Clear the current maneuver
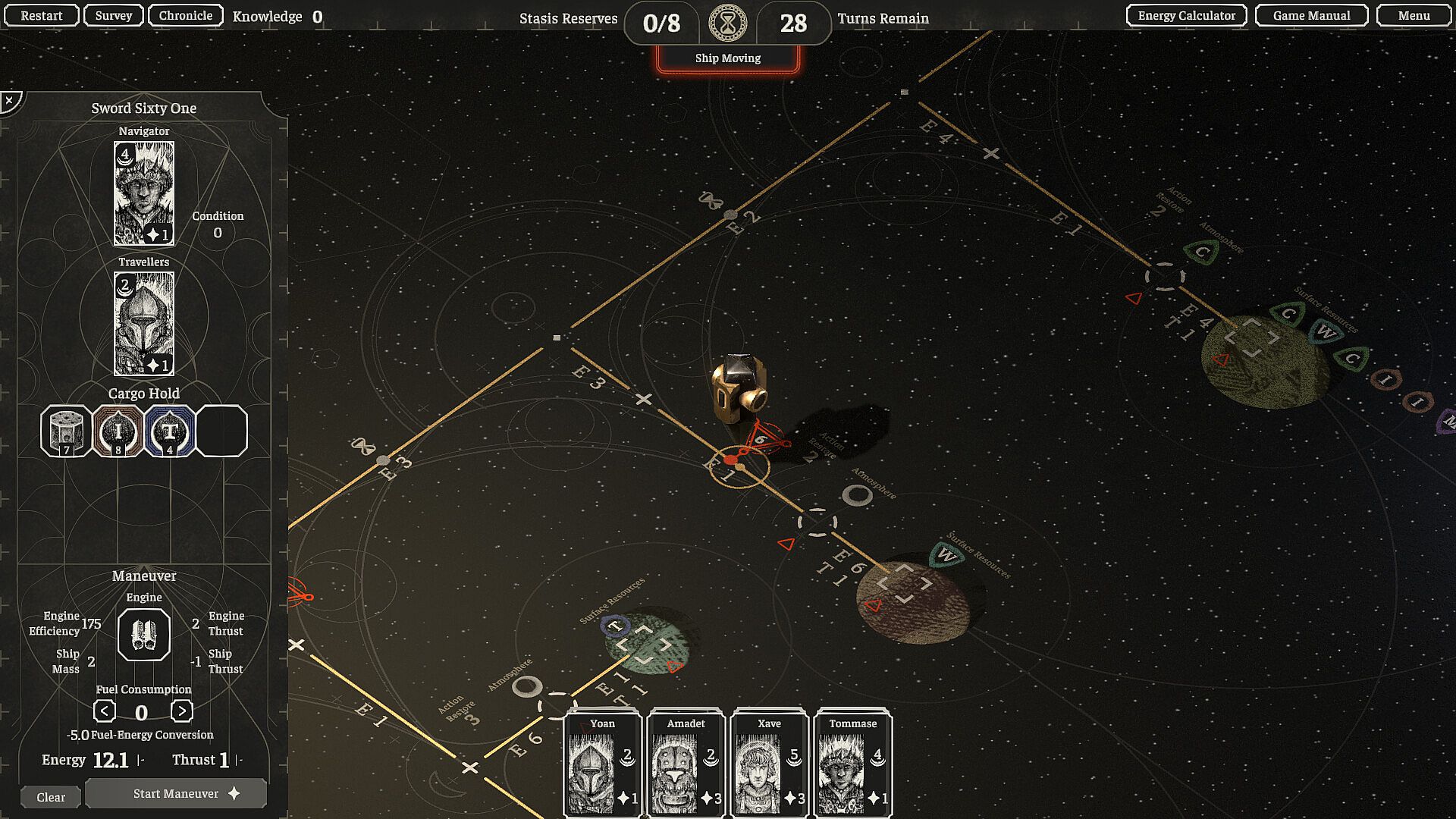This screenshot has width=1456, height=819. (51, 797)
